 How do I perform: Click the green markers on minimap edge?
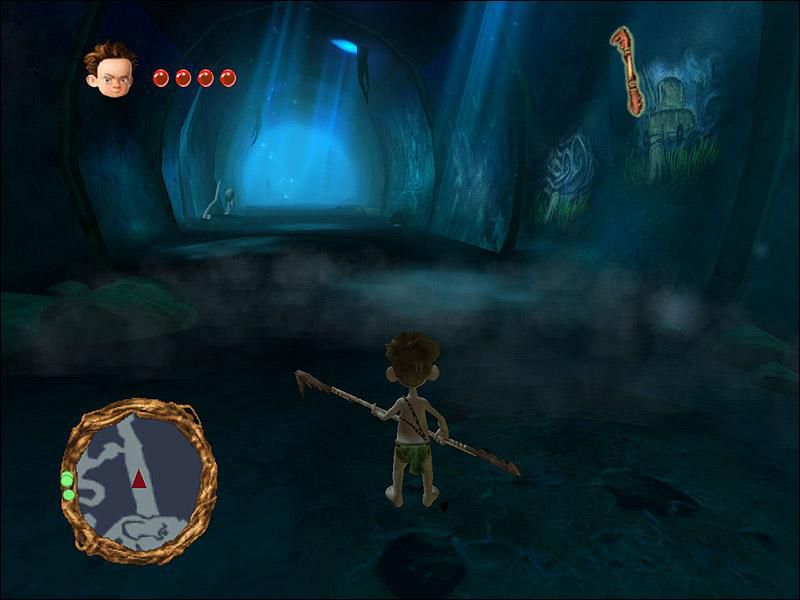click(68, 486)
